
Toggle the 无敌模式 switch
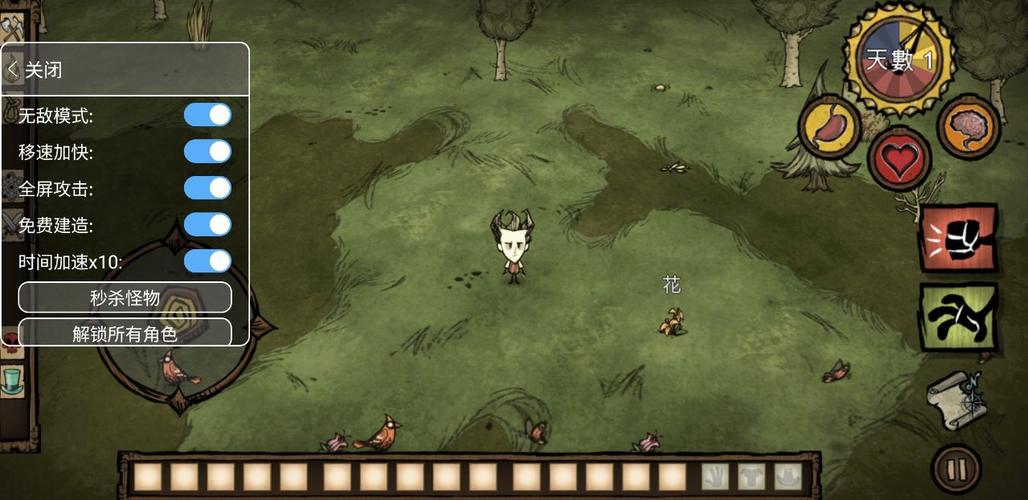click(x=207, y=115)
